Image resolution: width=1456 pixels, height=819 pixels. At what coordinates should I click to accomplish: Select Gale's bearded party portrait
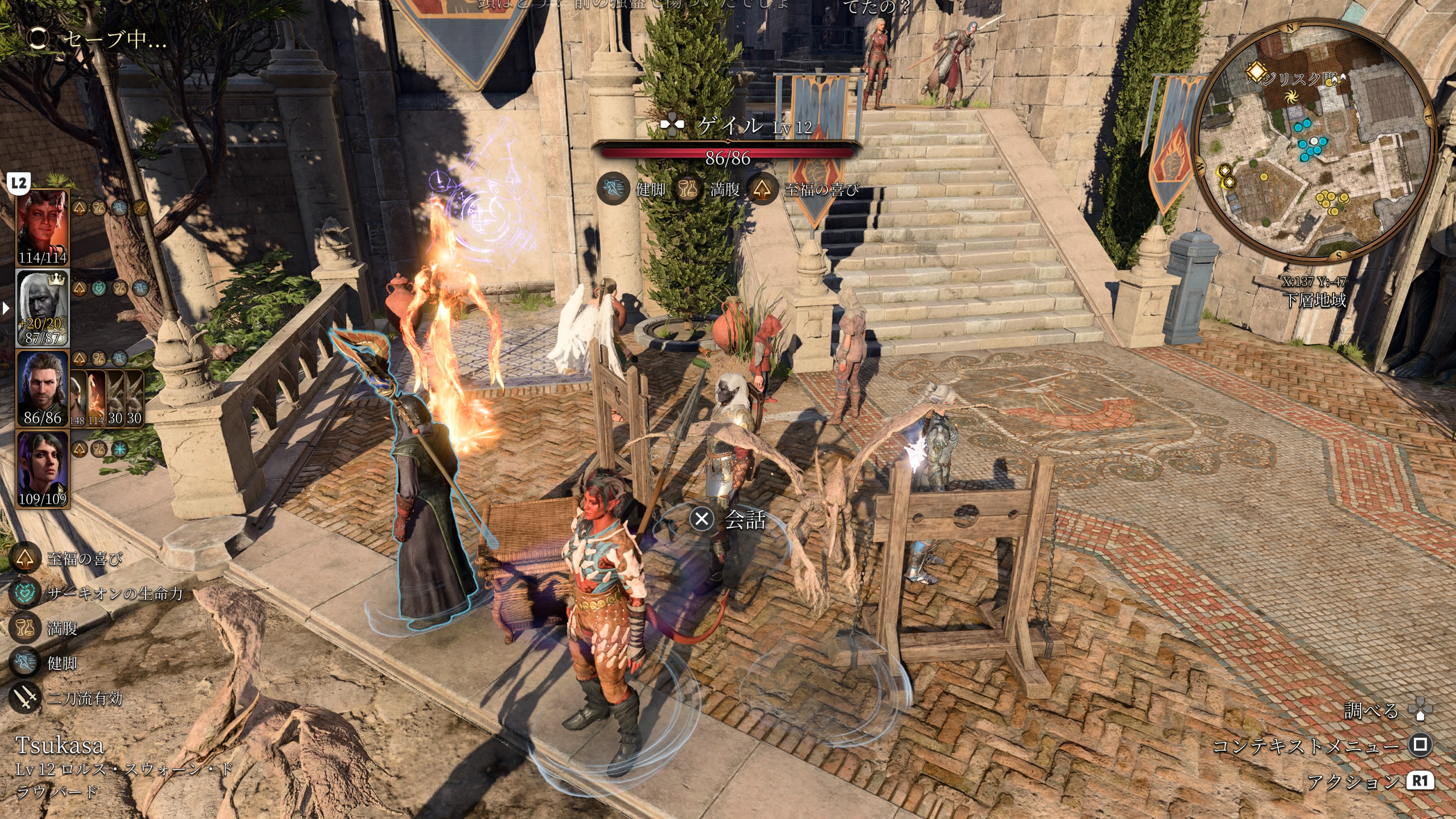pyautogui.click(x=43, y=389)
